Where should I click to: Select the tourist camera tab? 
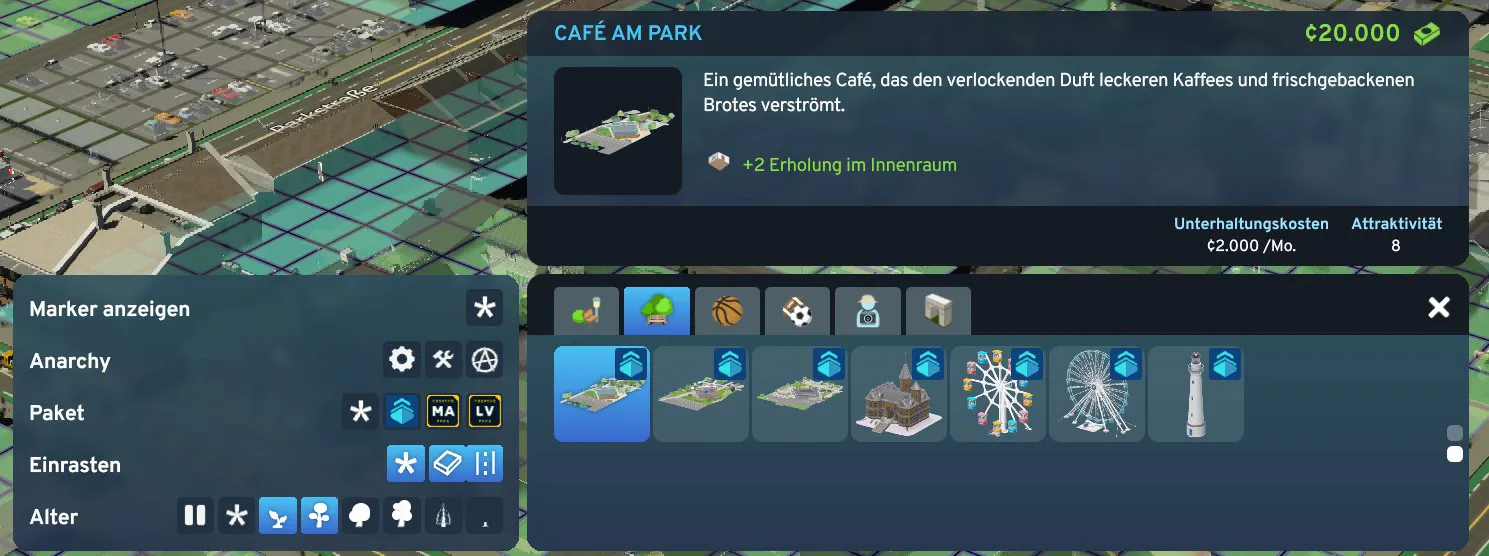pos(868,312)
